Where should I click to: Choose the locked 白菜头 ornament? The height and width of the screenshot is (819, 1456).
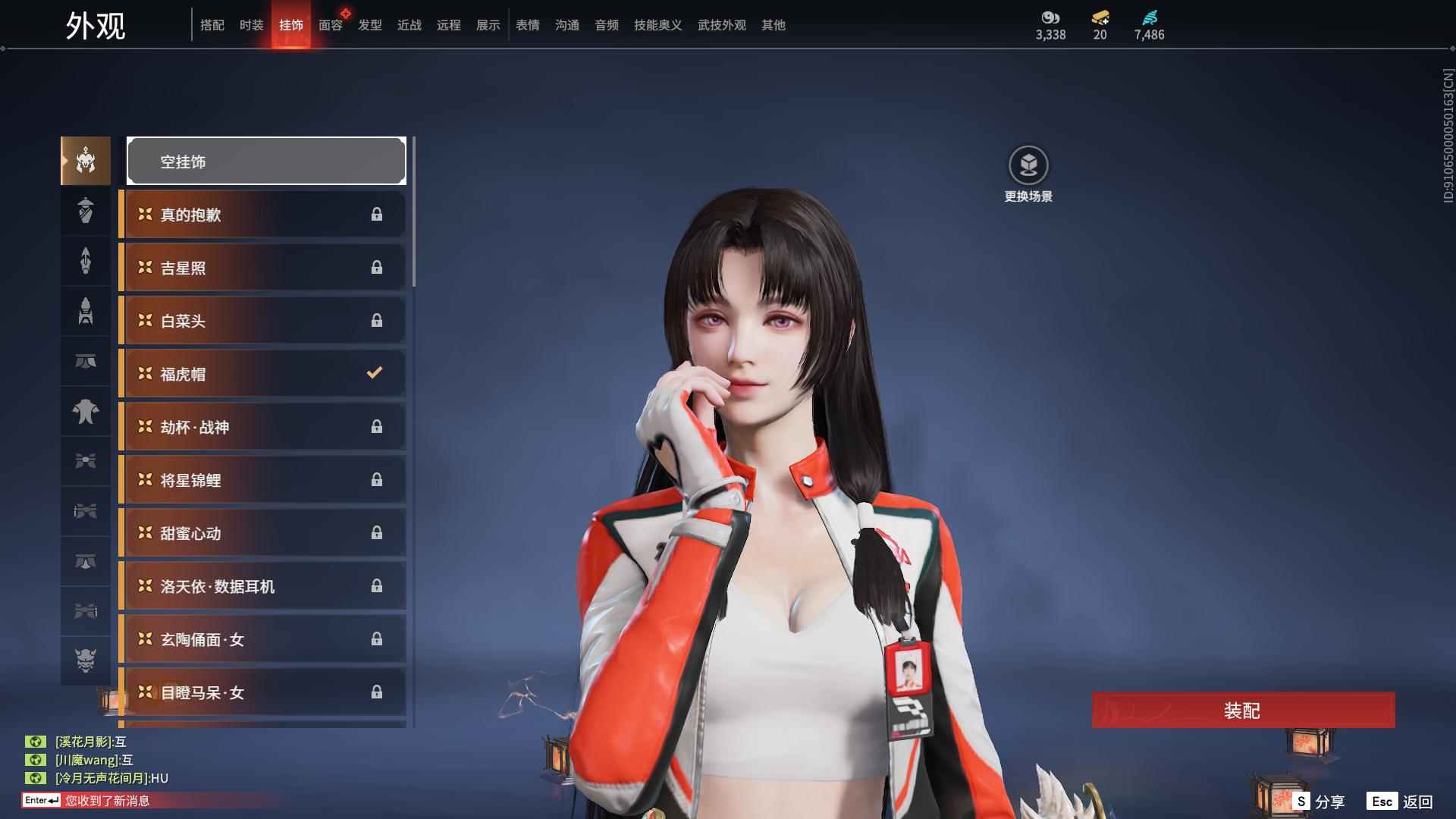click(262, 320)
